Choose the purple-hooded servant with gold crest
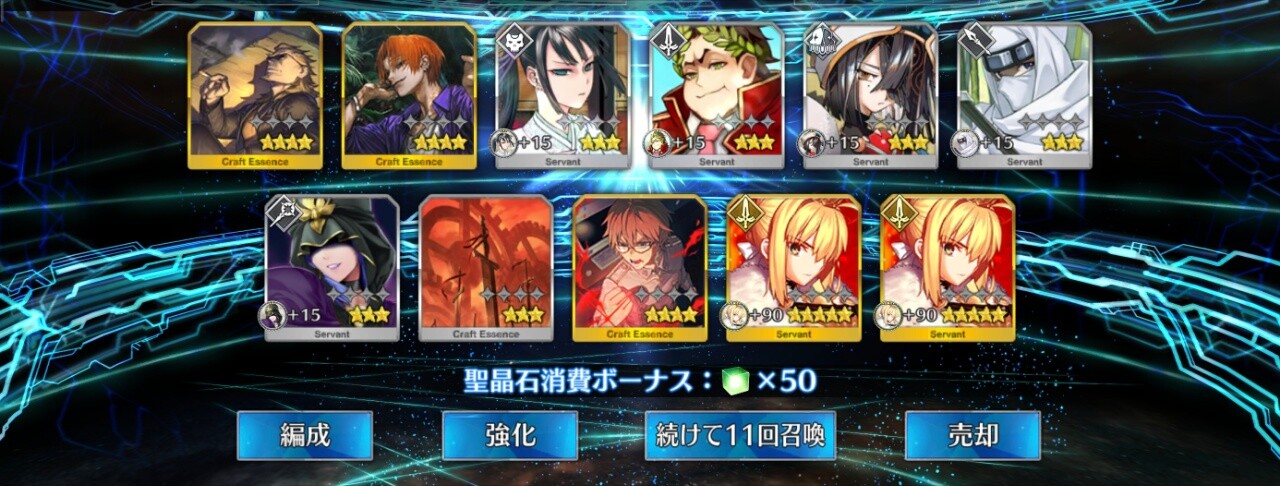1280x486 pixels. [332, 267]
